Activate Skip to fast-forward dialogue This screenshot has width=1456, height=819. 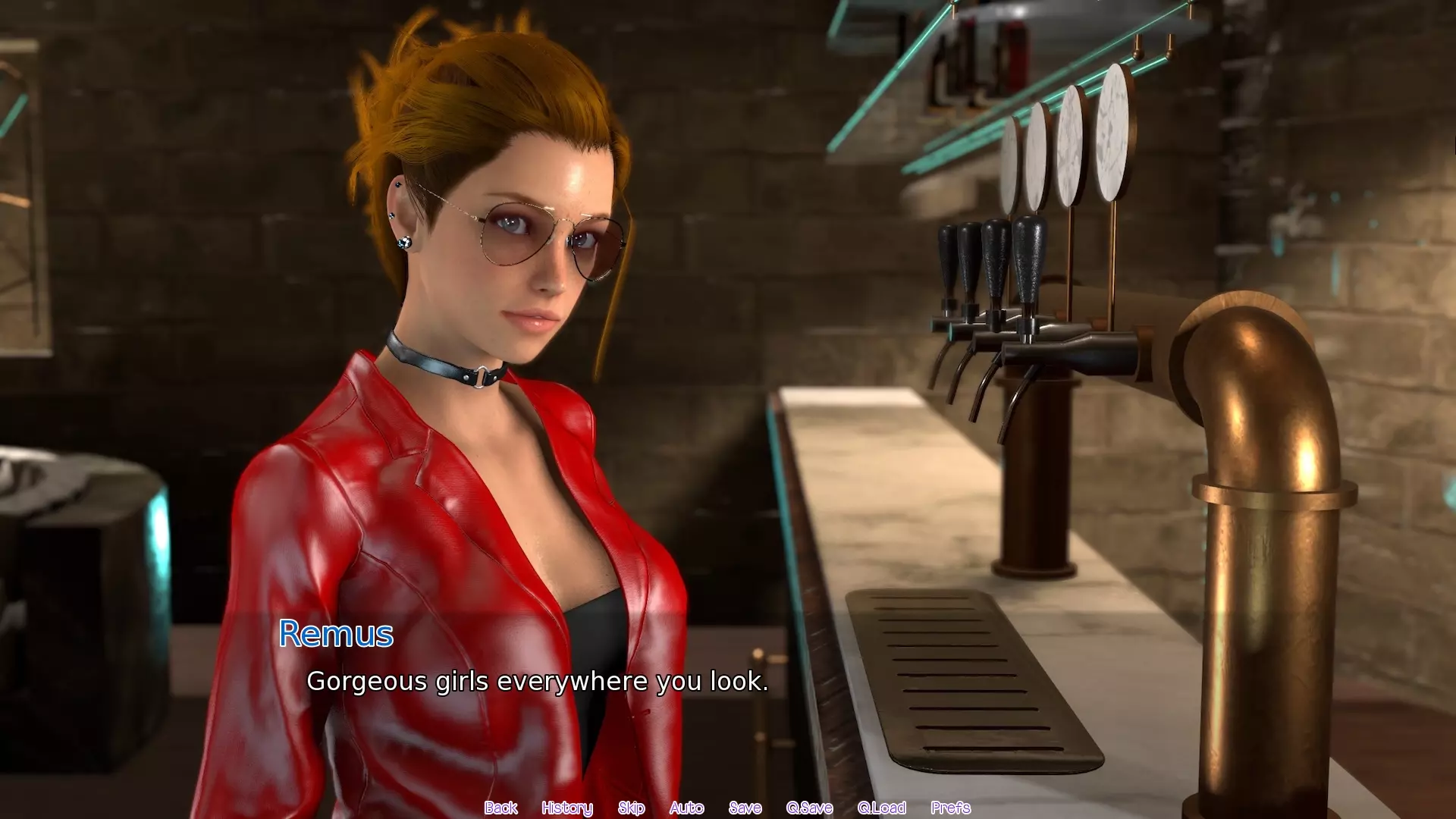pyautogui.click(x=631, y=808)
